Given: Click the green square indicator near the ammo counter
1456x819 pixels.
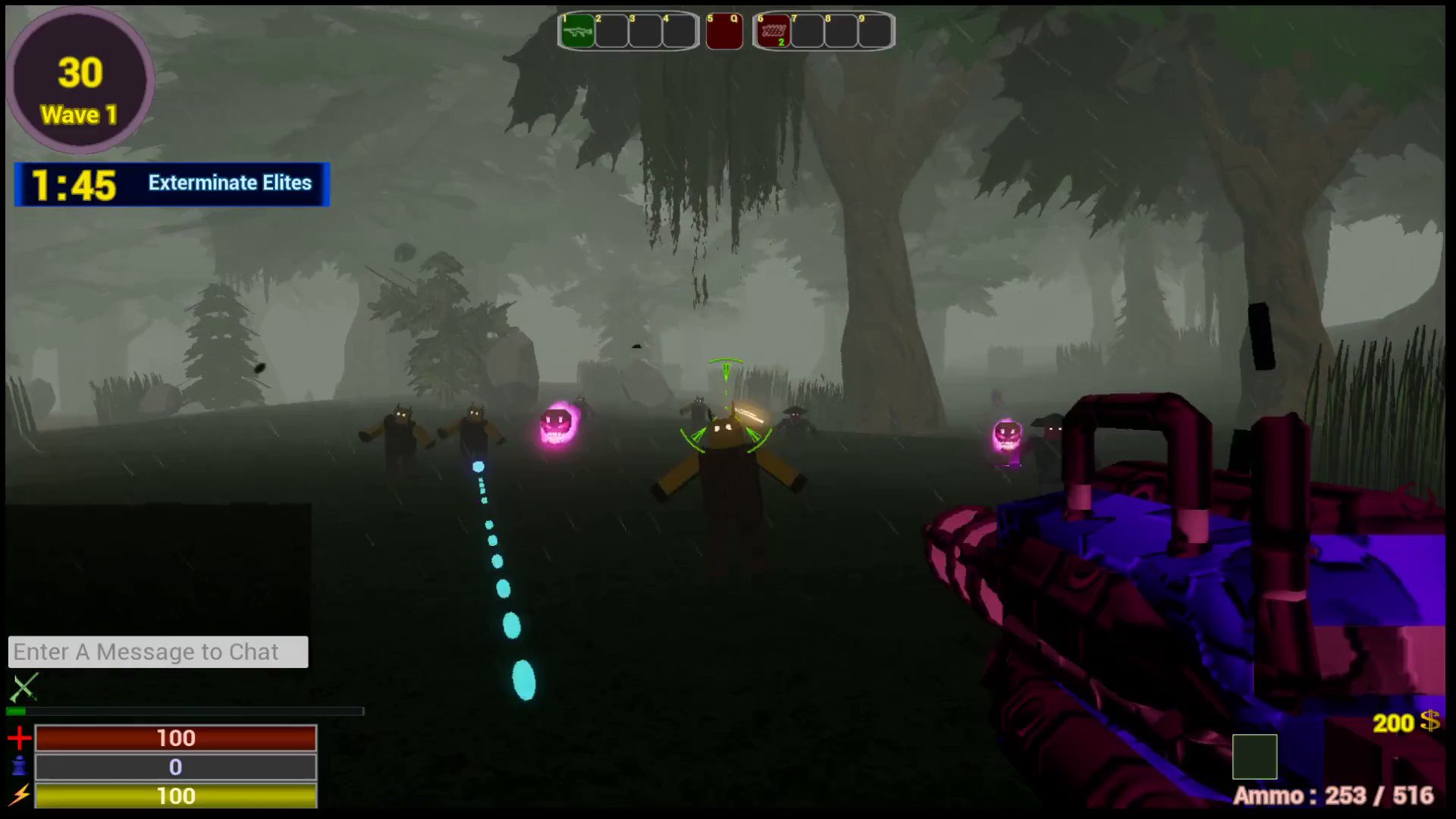Looking at the screenshot, I should pyautogui.click(x=1256, y=757).
